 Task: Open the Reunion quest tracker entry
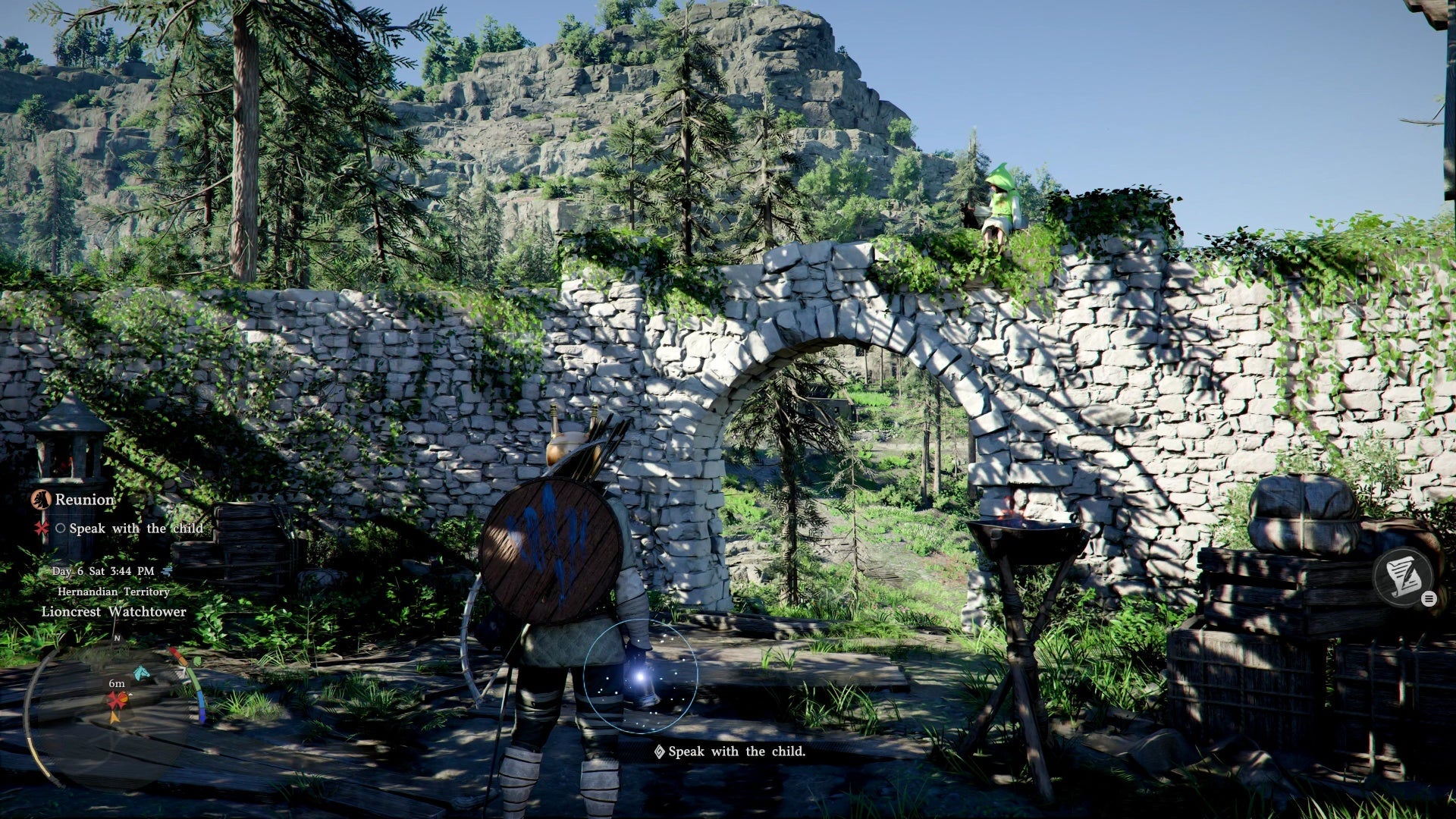click(83, 500)
